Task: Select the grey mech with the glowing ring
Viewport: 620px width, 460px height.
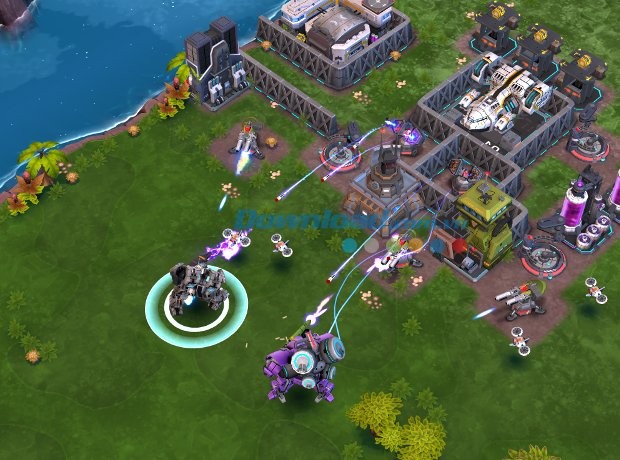Action: click(x=193, y=288)
